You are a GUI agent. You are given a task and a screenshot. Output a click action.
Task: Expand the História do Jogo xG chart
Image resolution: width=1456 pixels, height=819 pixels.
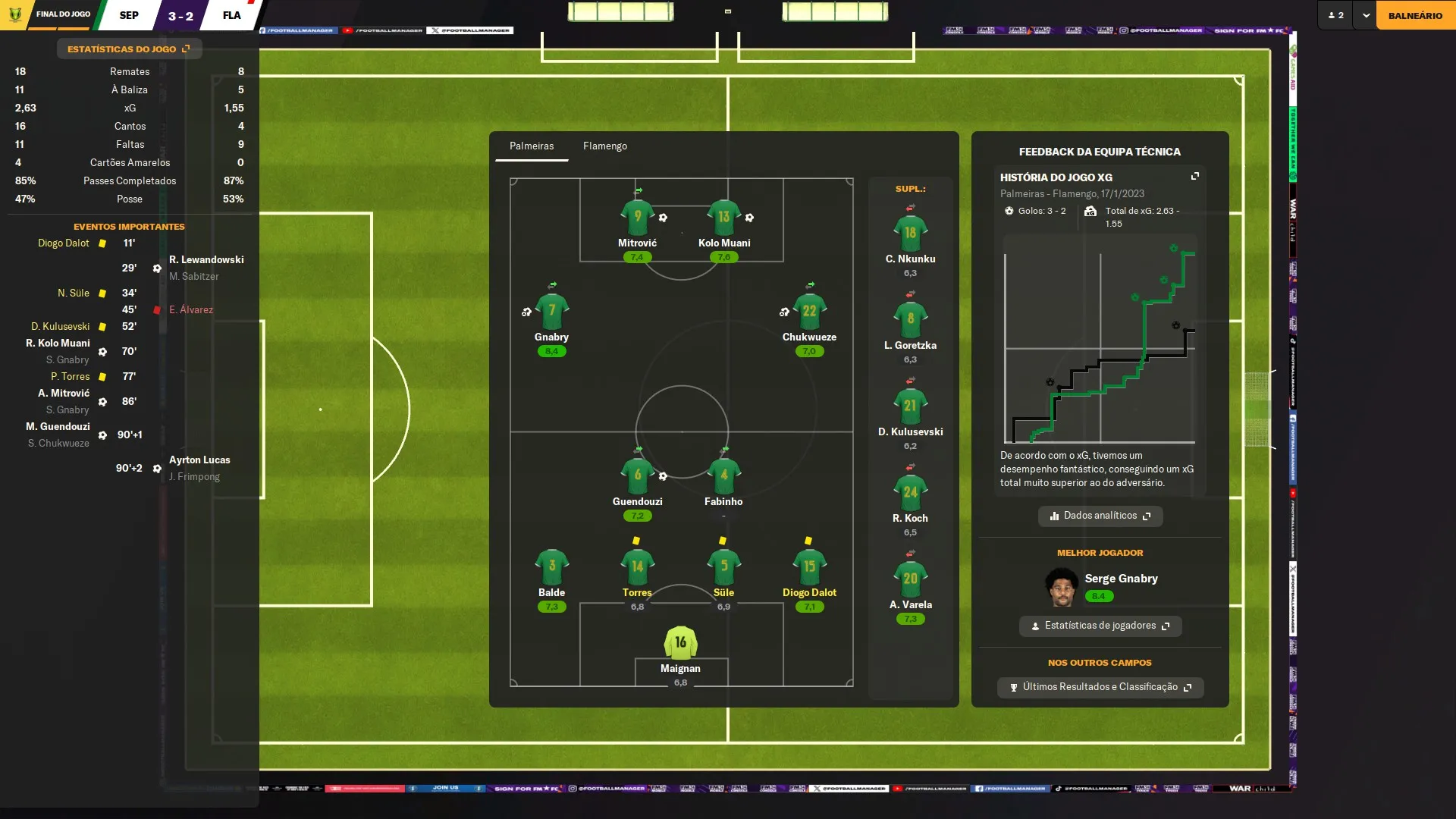pos(1195,176)
